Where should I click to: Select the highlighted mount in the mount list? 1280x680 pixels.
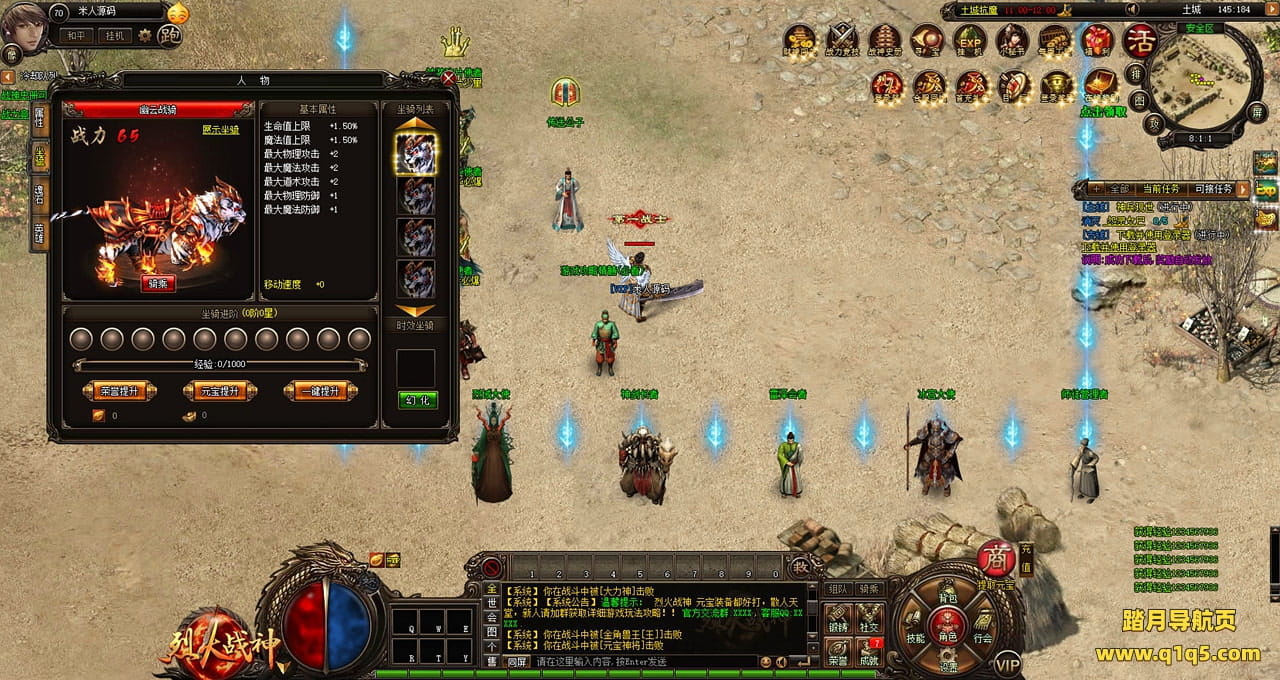coord(416,153)
